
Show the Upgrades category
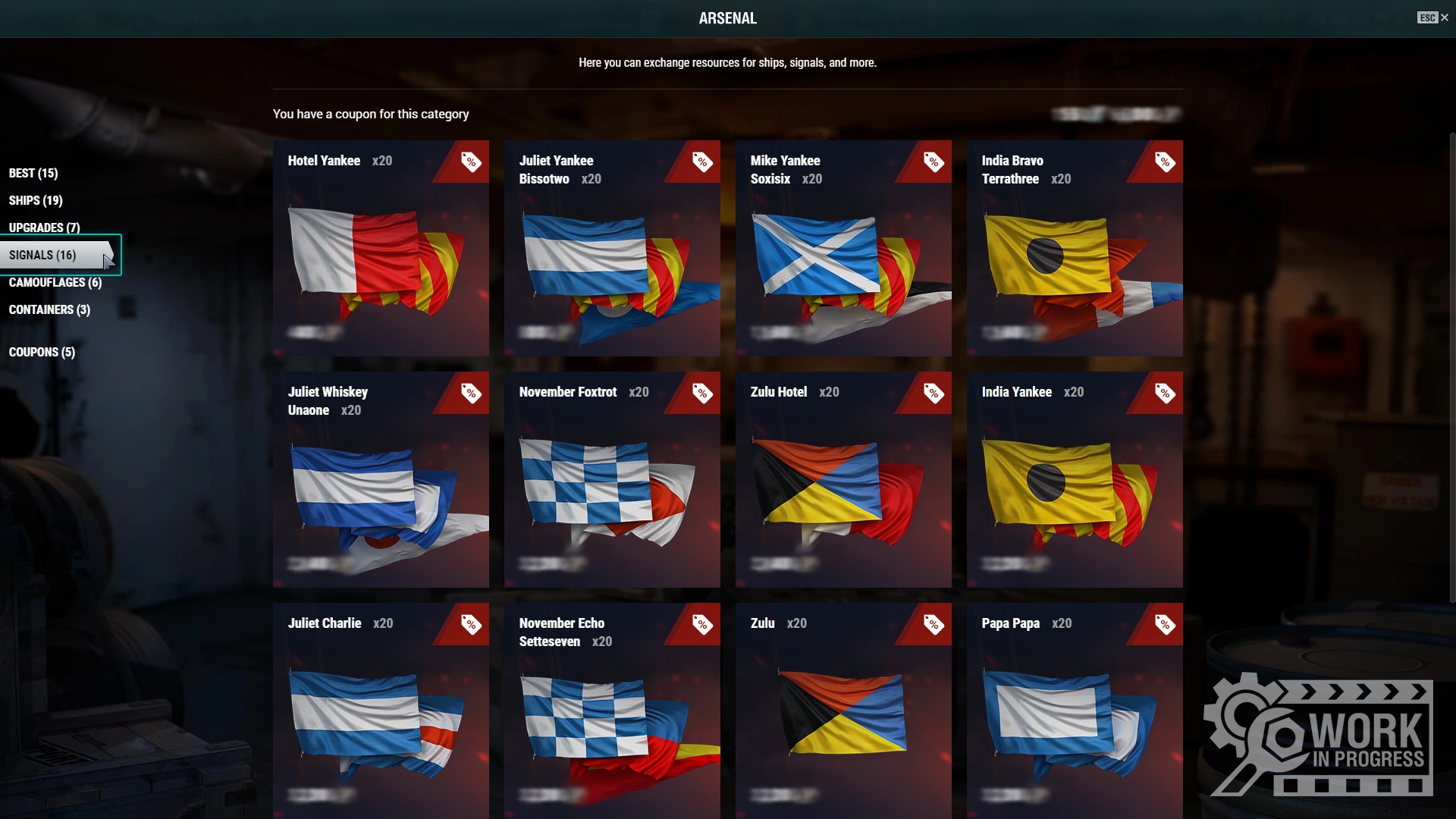[44, 227]
